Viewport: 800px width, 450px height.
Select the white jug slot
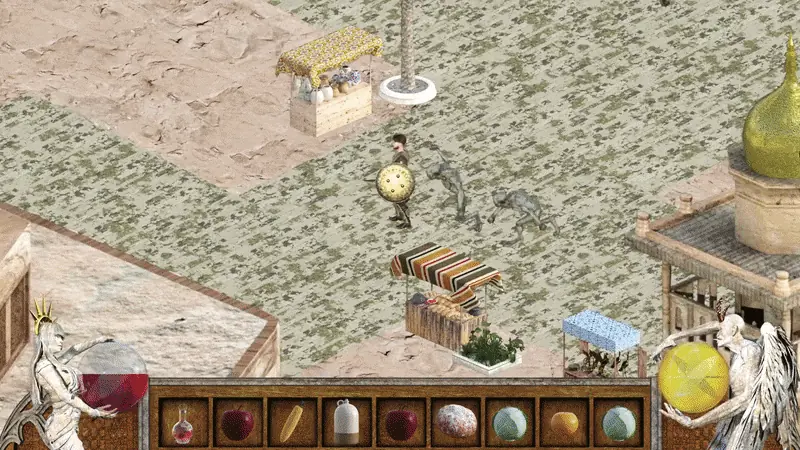tap(346, 423)
